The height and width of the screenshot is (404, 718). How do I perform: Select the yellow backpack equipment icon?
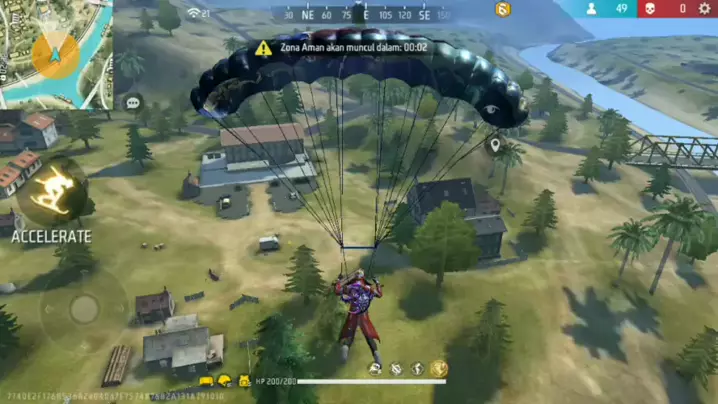click(x=243, y=381)
